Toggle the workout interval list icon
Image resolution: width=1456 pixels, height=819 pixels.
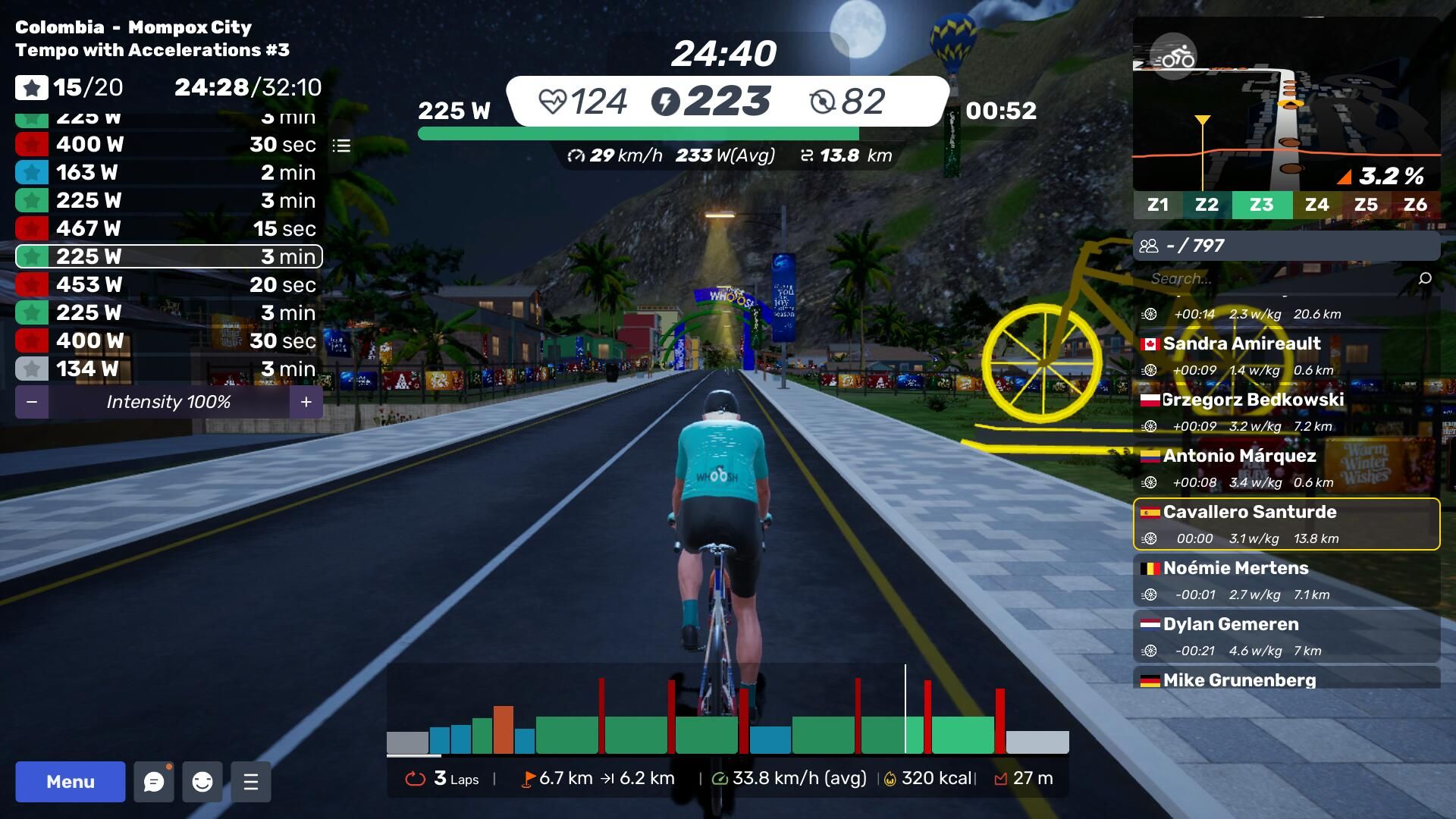coord(341,146)
